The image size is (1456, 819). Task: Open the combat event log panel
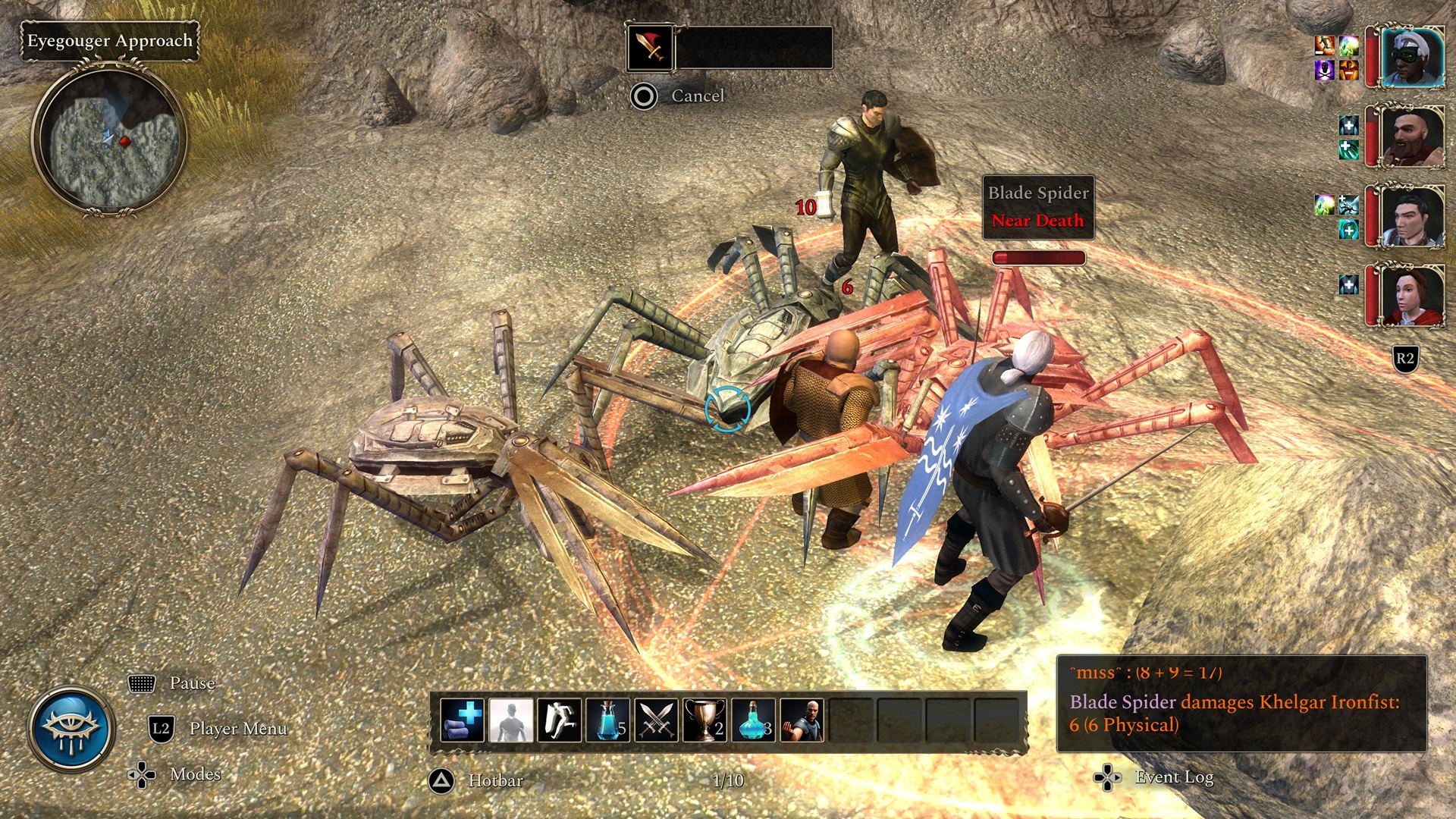click(1241, 703)
